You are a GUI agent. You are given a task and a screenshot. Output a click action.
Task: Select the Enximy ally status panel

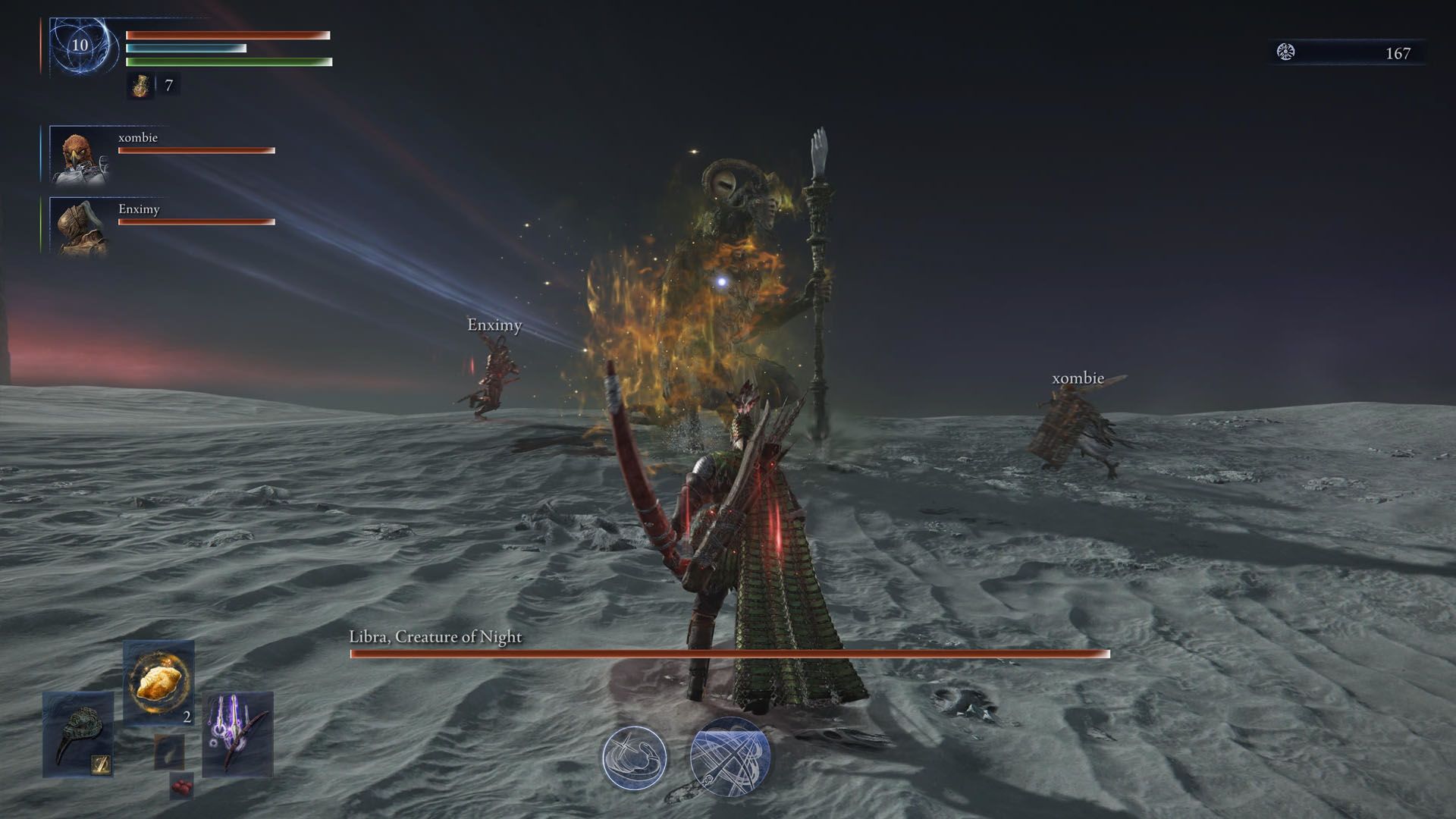[163, 226]
